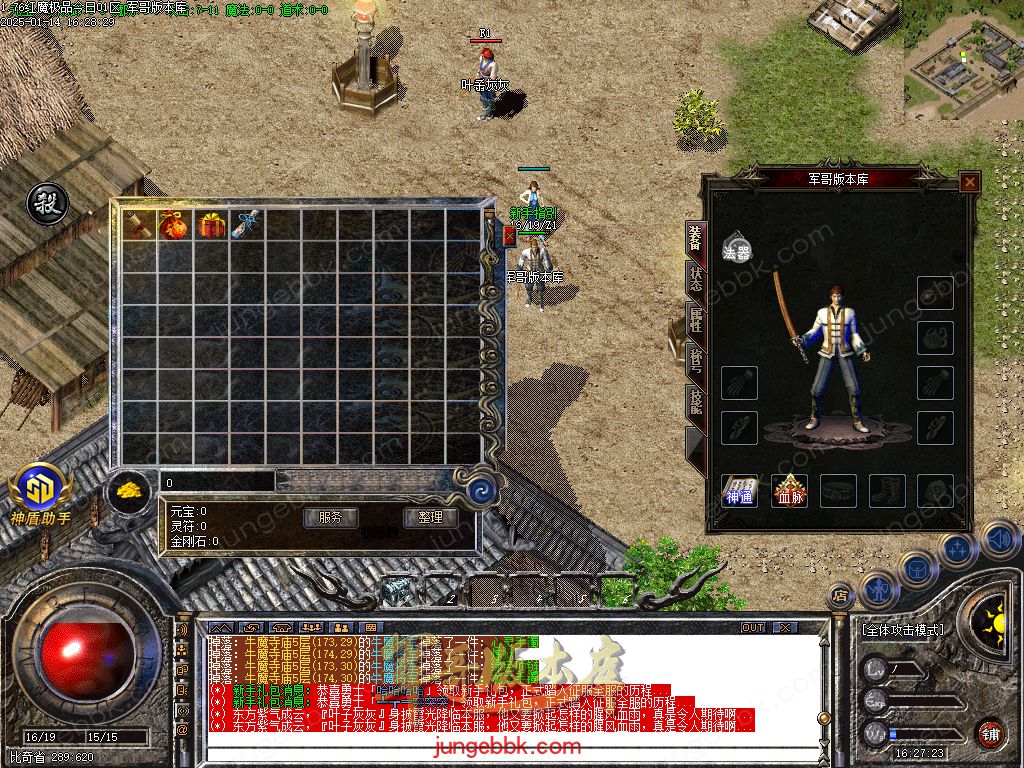
Task: Switch to the 状态 status tab
Action: 695,279
